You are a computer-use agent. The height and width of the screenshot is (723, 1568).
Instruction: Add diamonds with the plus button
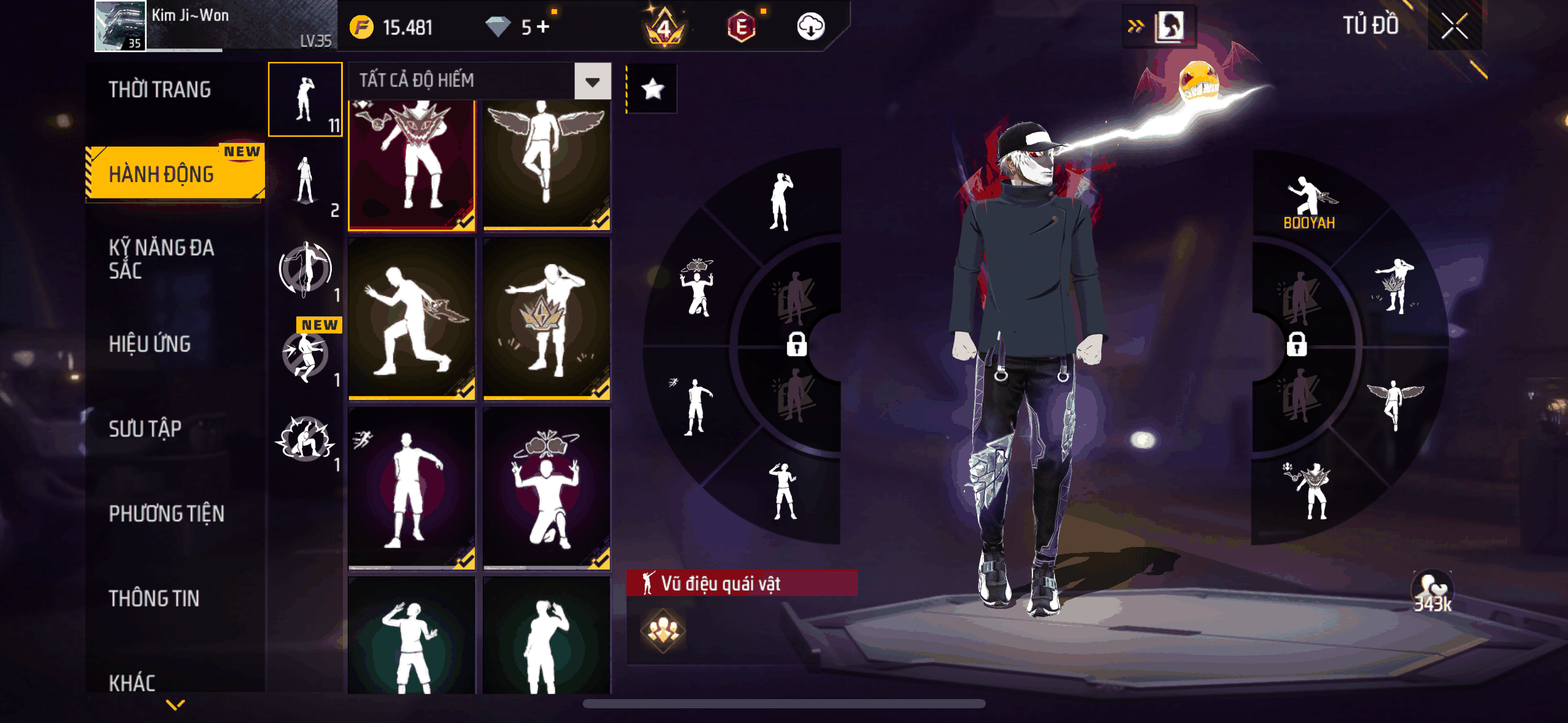point(544,27)
